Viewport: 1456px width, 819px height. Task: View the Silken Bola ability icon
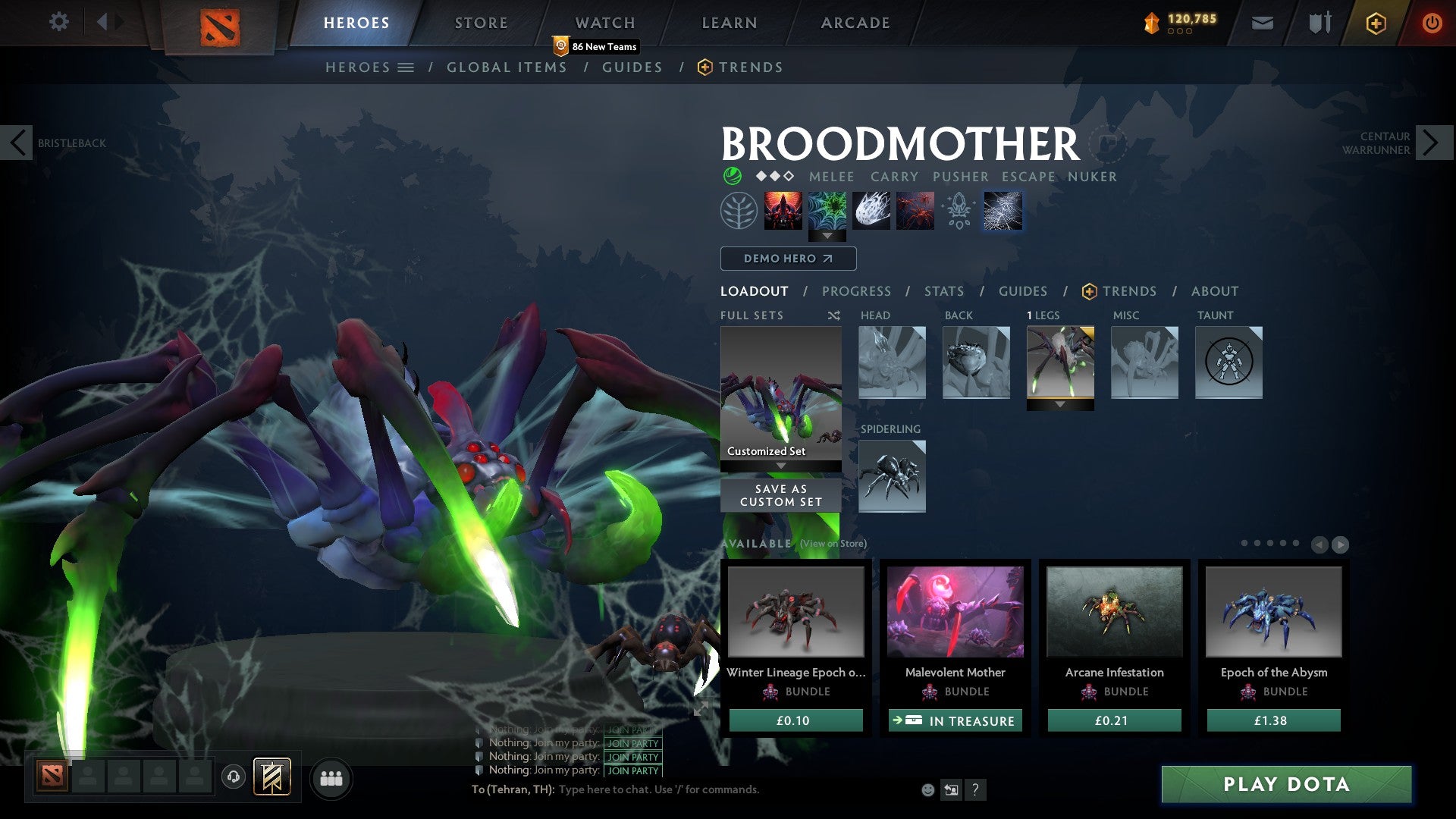tap(872, 211)
